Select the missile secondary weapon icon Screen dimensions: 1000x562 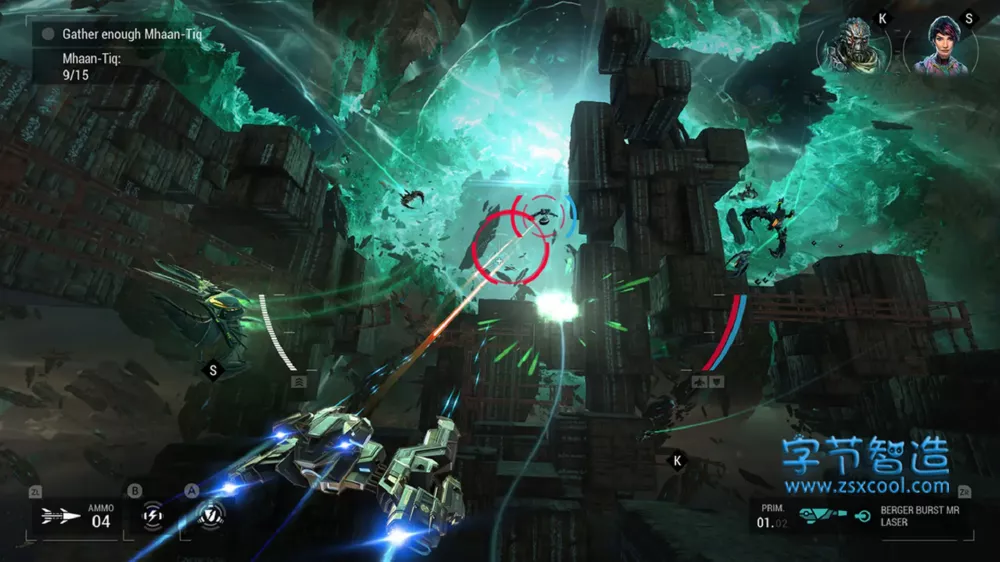click(62, 517)
